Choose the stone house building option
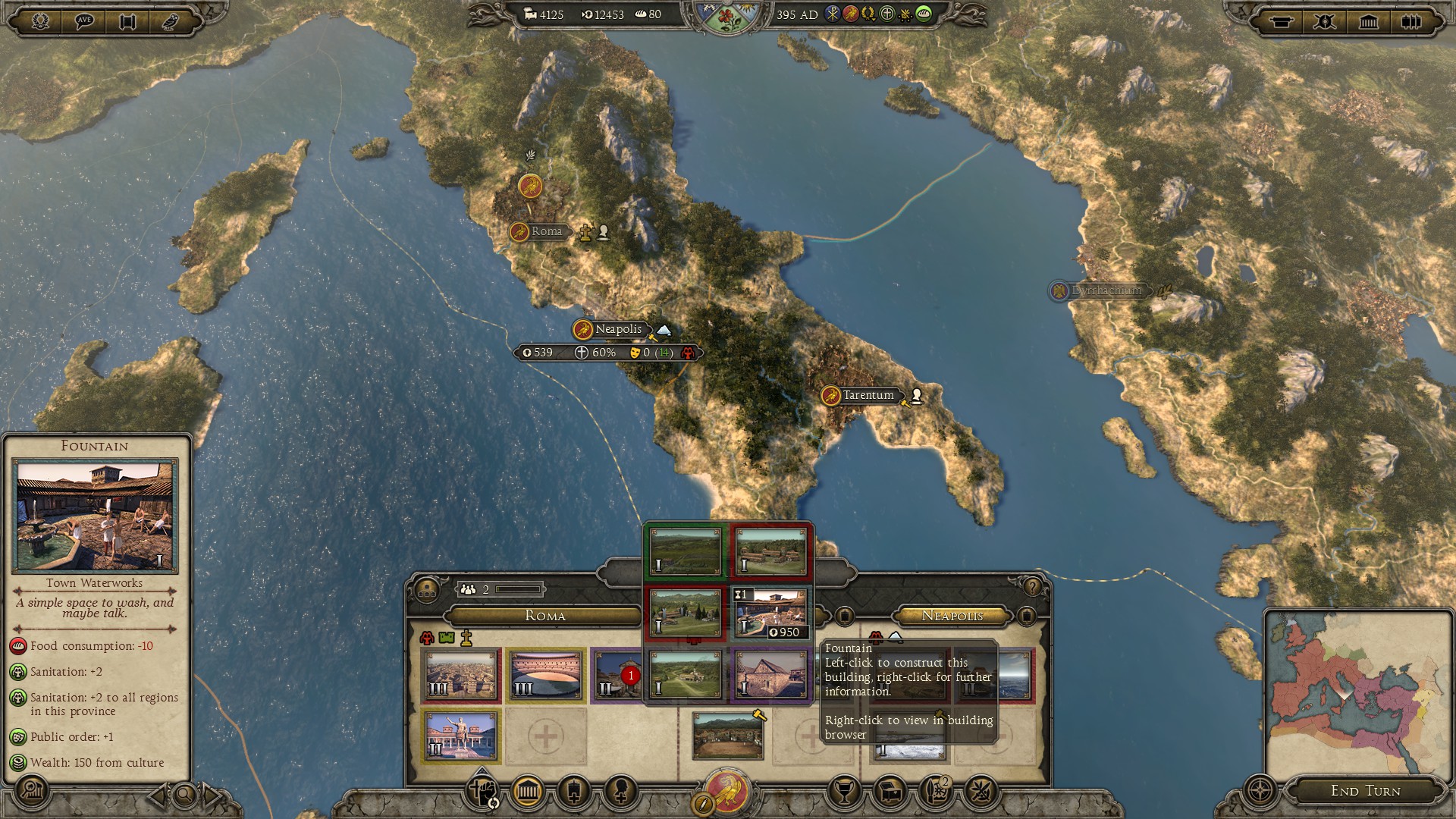Viewport: 1456px width, 819px height. coord(770,675)
